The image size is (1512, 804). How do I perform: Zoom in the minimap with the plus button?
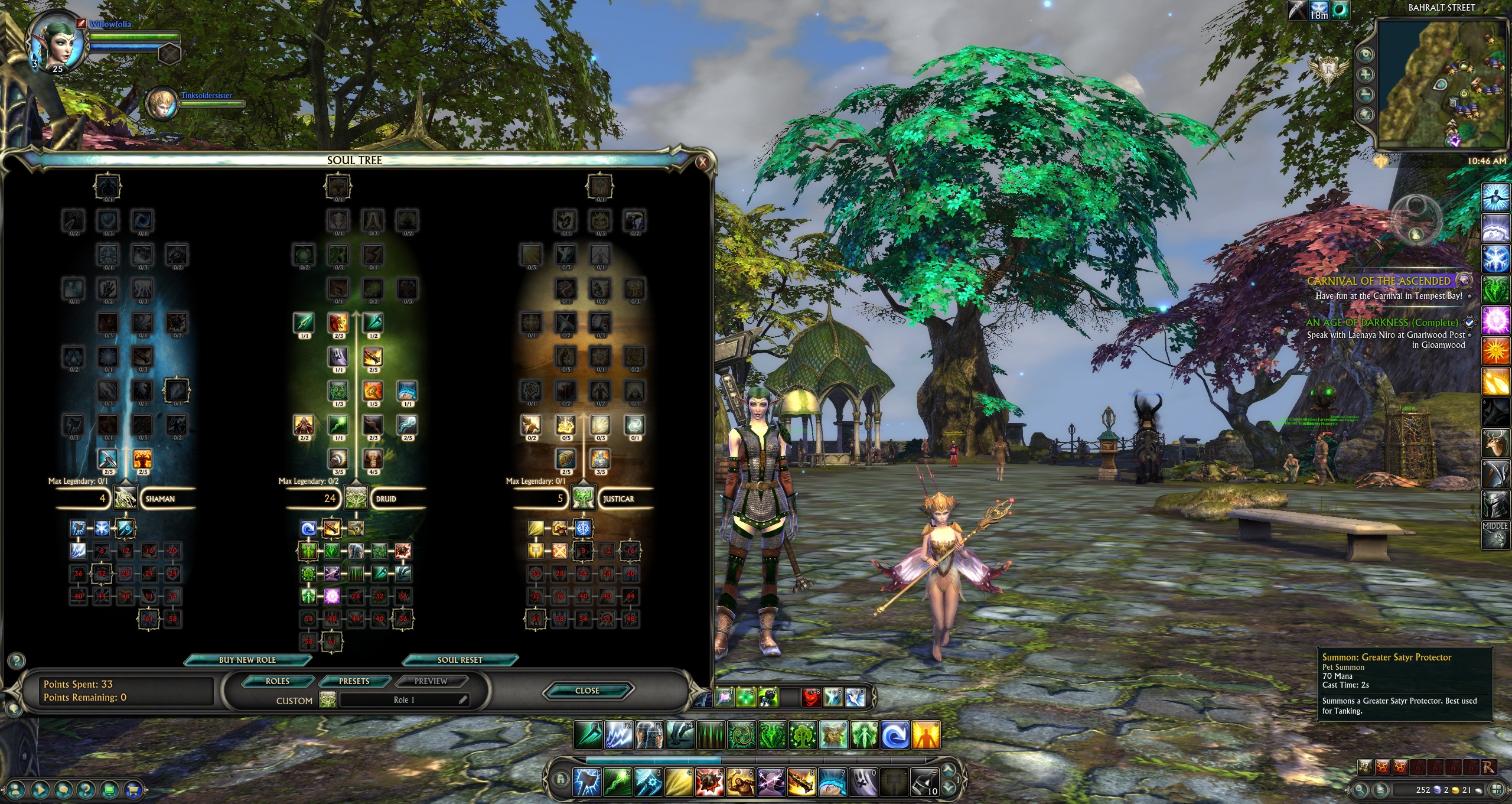[1366, 74]
